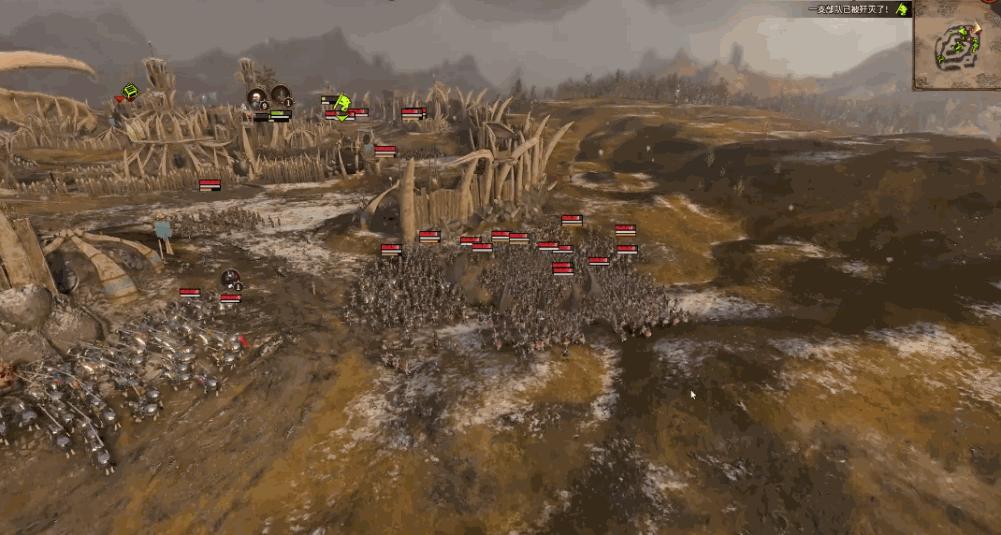Click the battlefield minimap
This screenshot has width=1001, height=535.
(x=956, y=45)
